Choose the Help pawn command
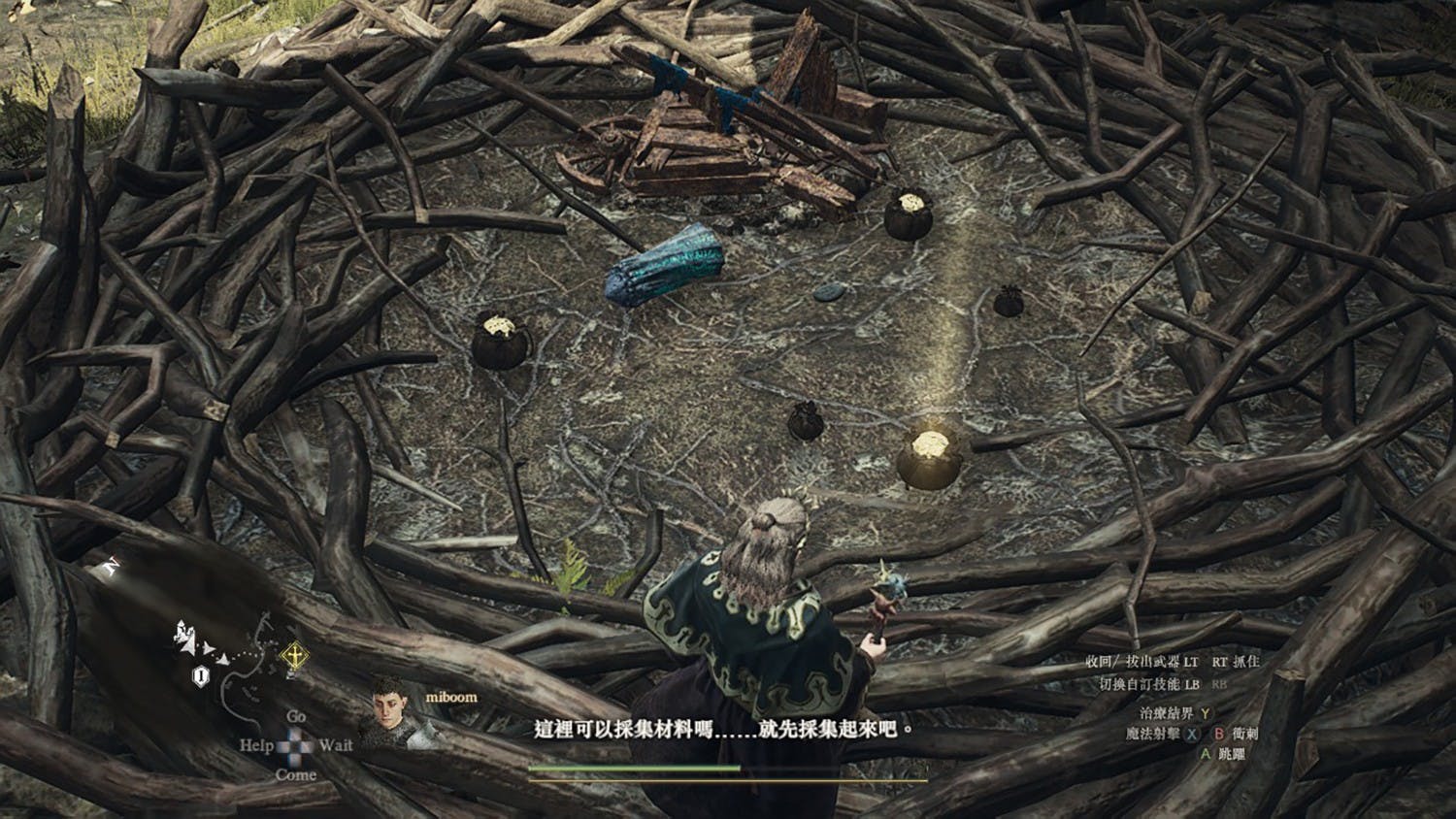Screen dimensions: 1456x819 (x=256, y=745)
